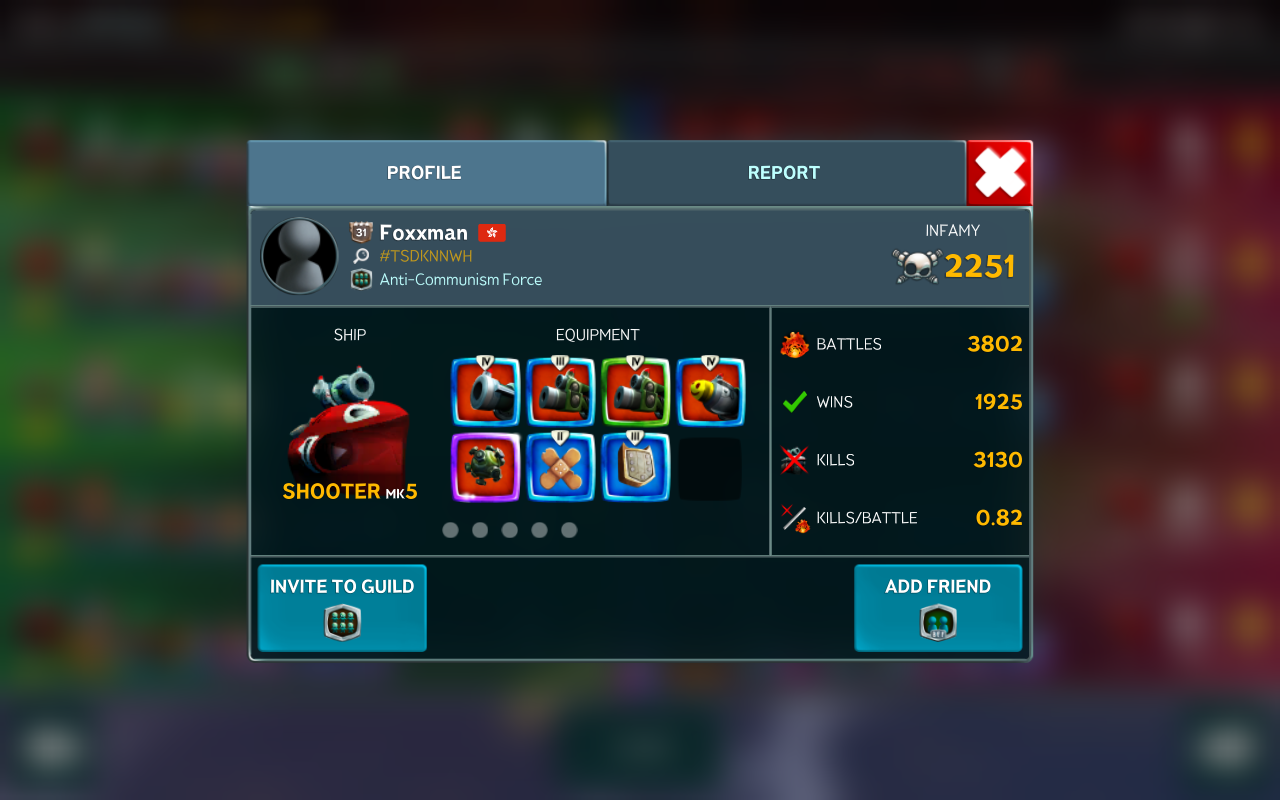This screenshot has height=800, width=1280.
Task: Open the Anti-Communism Force guild link
Action: point(460,280)
